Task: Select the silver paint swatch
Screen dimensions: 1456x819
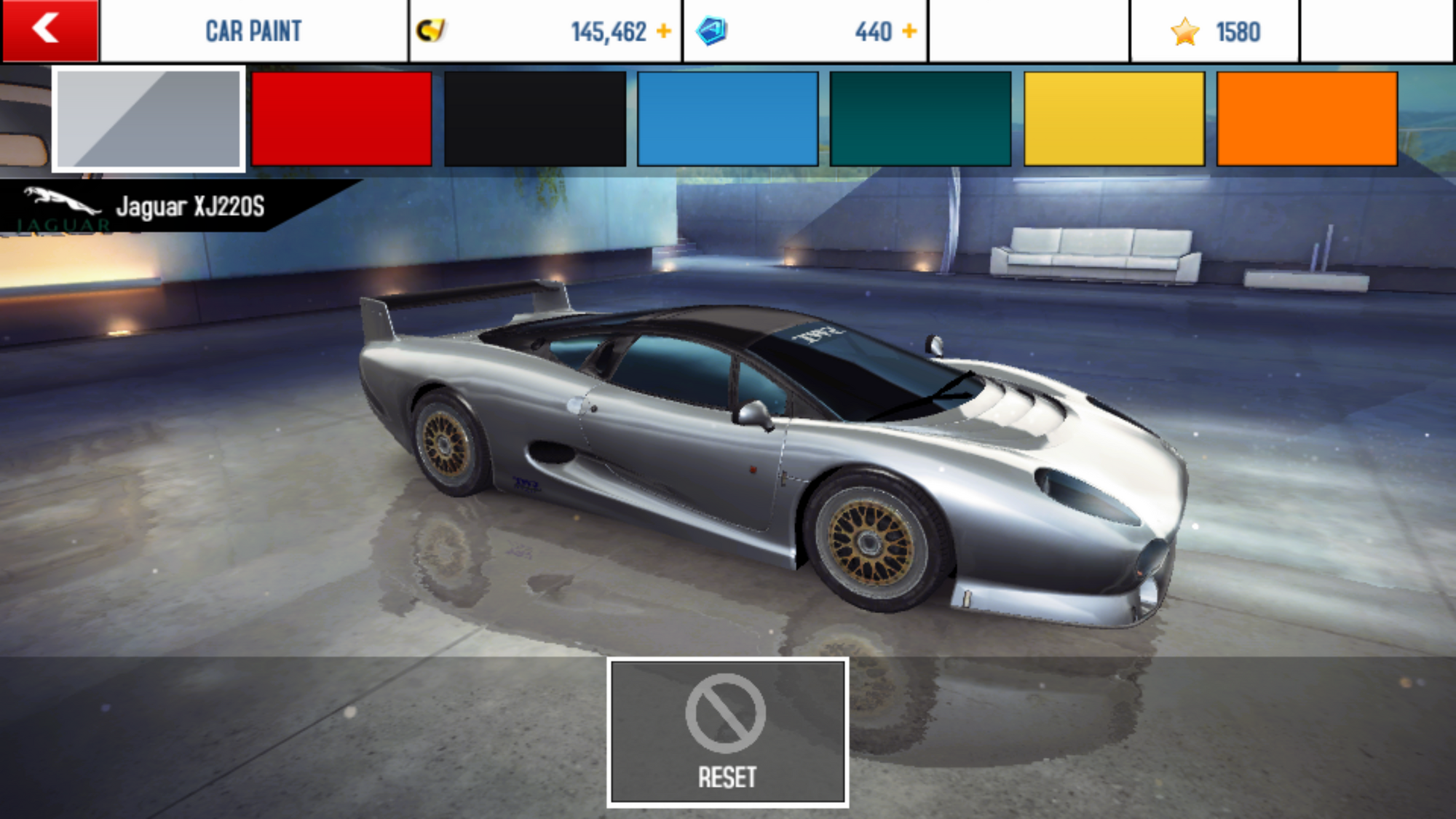Action: (149, 119)
